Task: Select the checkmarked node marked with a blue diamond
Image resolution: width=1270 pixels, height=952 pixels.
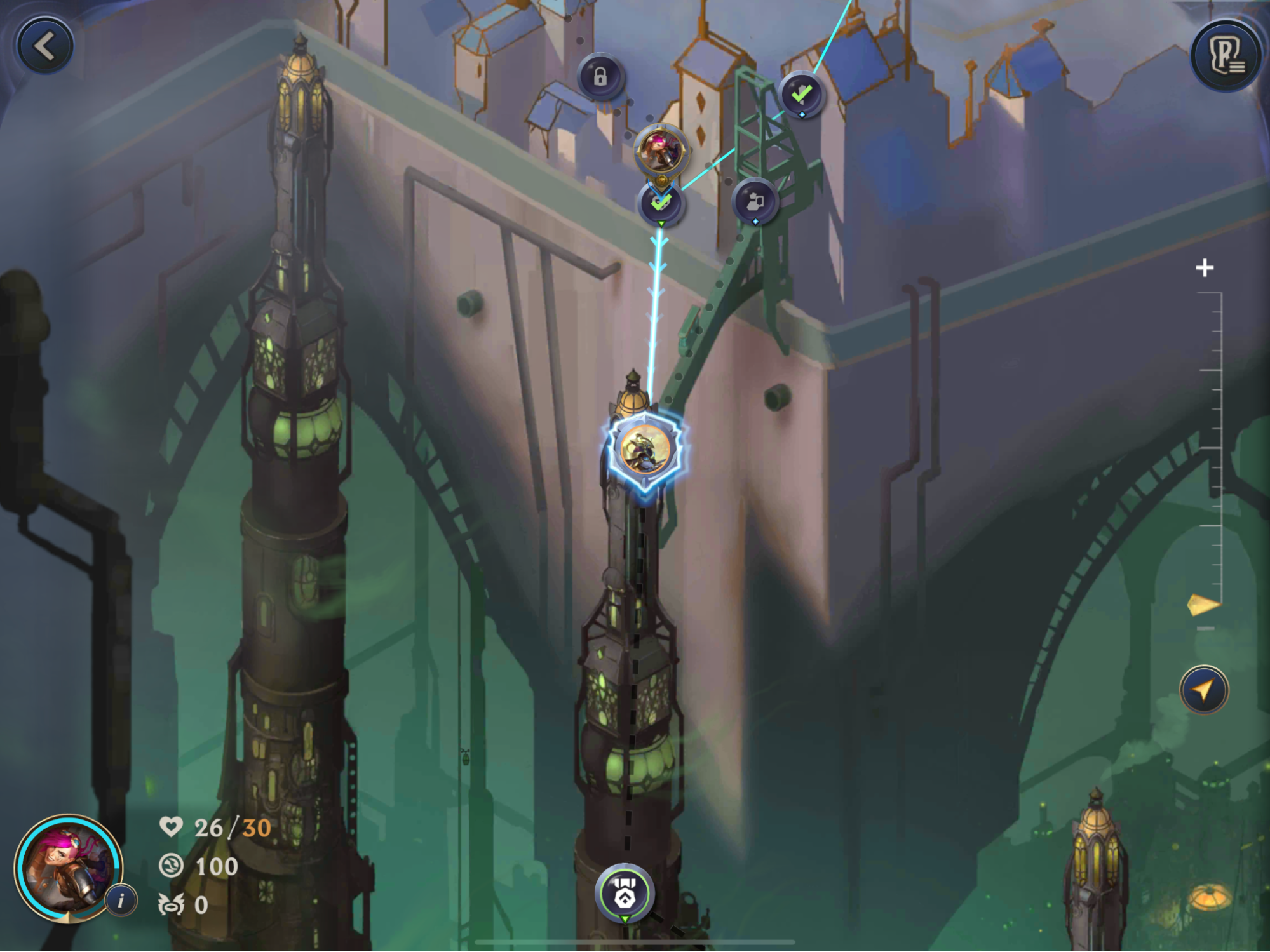Action: pos(801,95)
